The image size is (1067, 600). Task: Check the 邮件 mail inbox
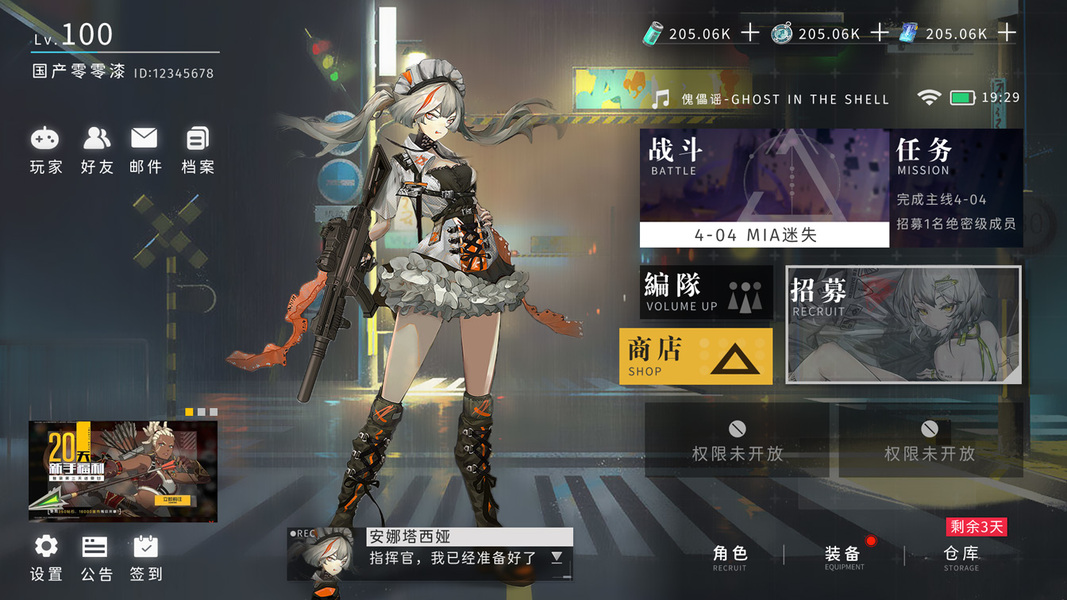145,150
